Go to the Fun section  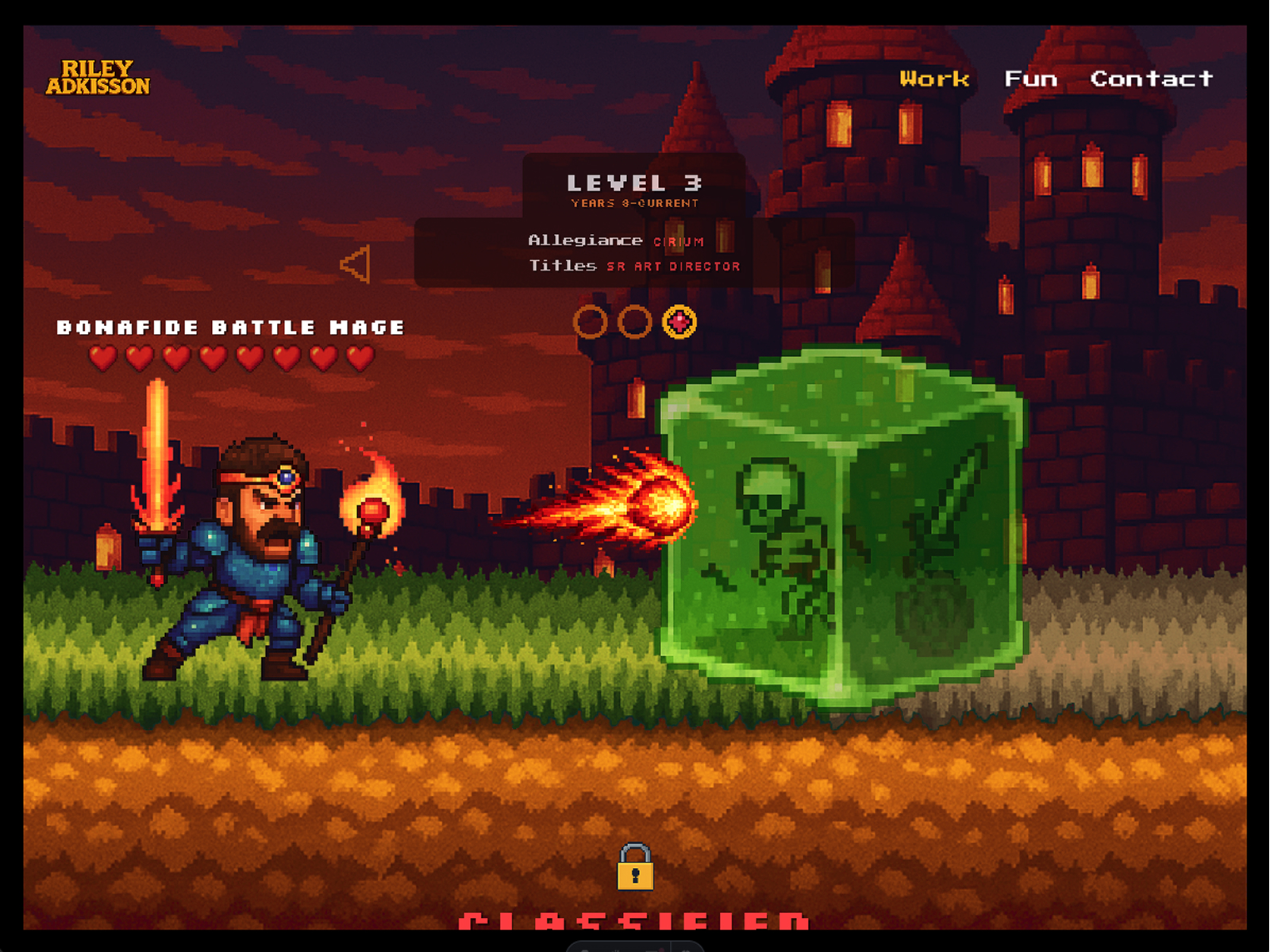(1030, 79)
